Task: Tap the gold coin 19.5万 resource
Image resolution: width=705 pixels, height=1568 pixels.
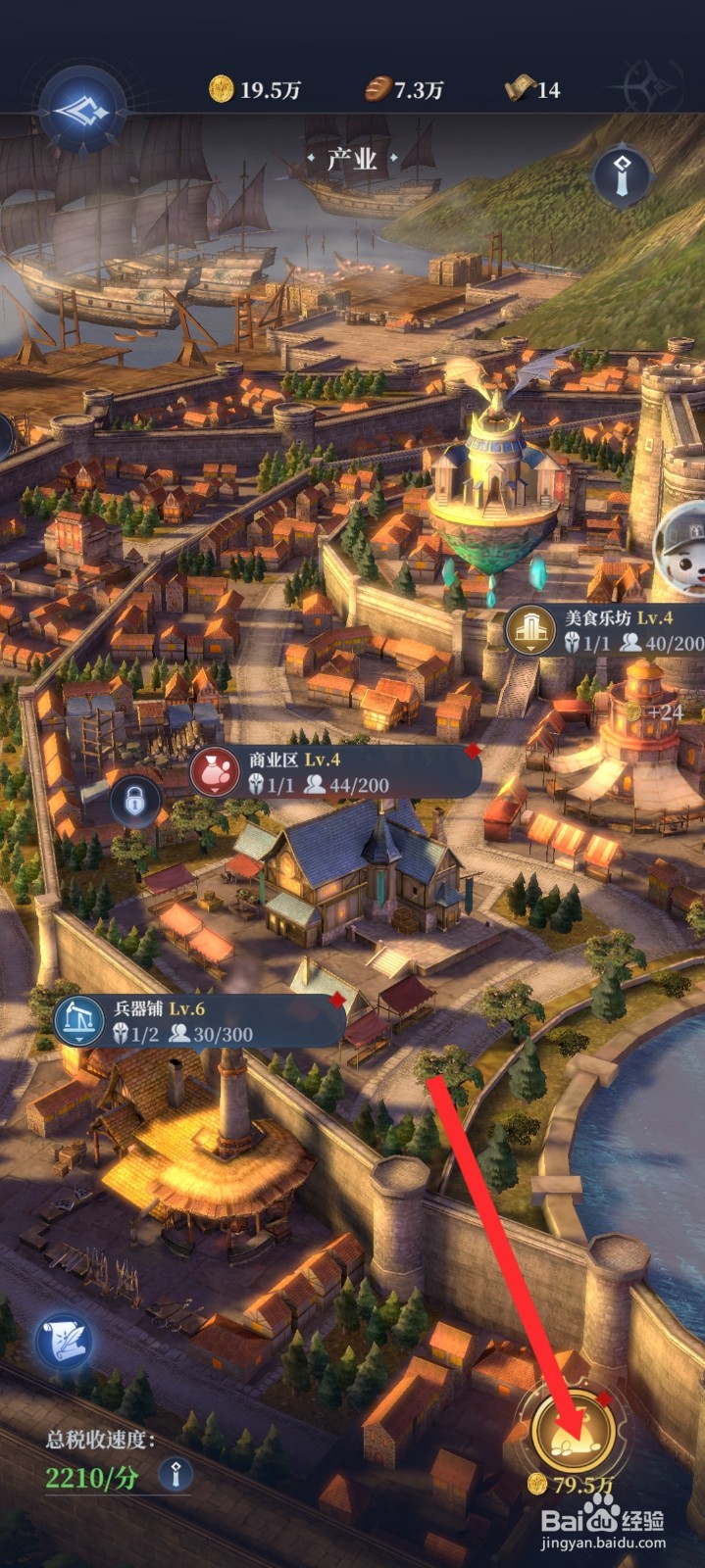Action: (255, 90)
